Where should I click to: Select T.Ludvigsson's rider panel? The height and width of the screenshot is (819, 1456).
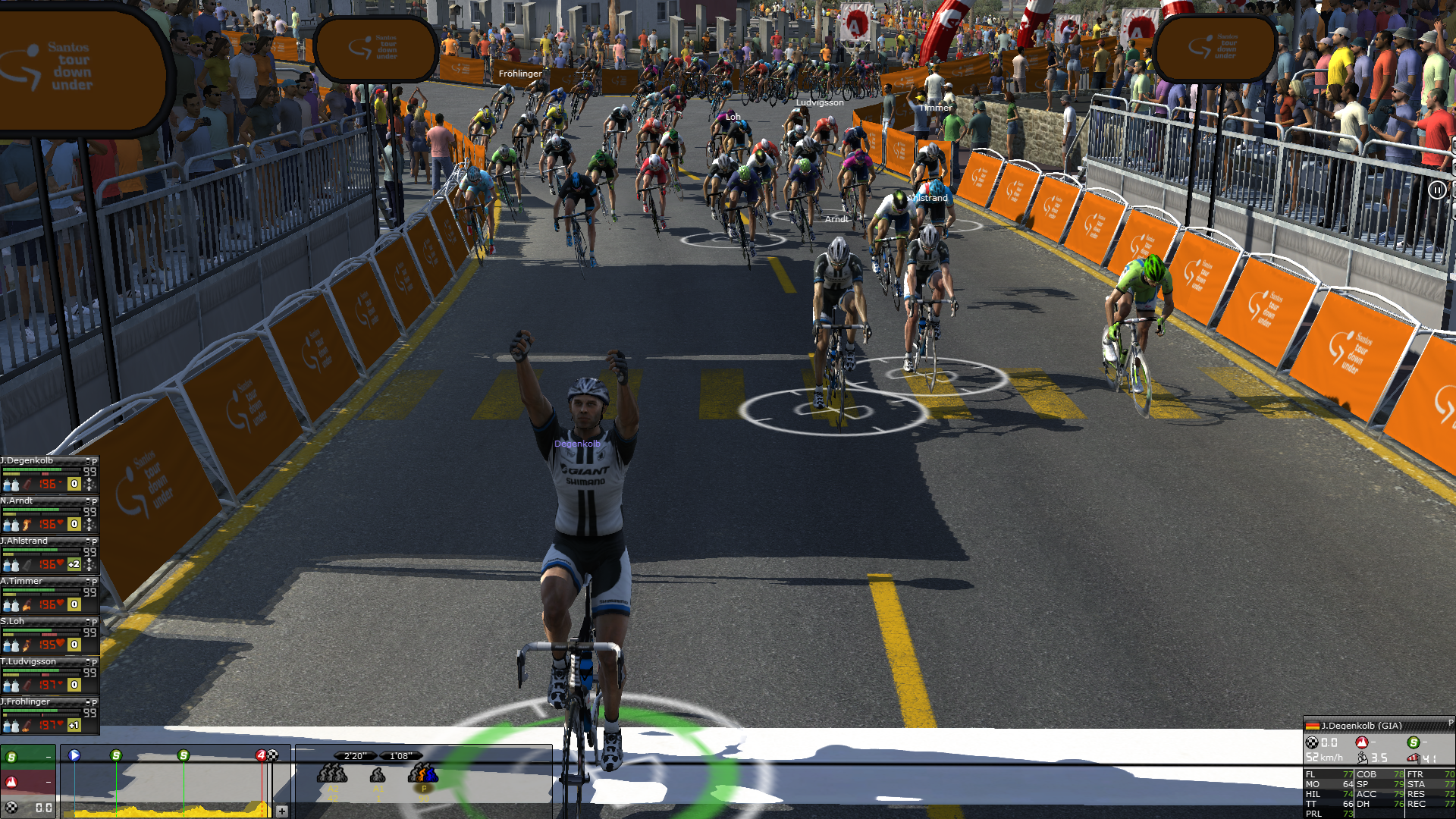click(x=30, y=662)
